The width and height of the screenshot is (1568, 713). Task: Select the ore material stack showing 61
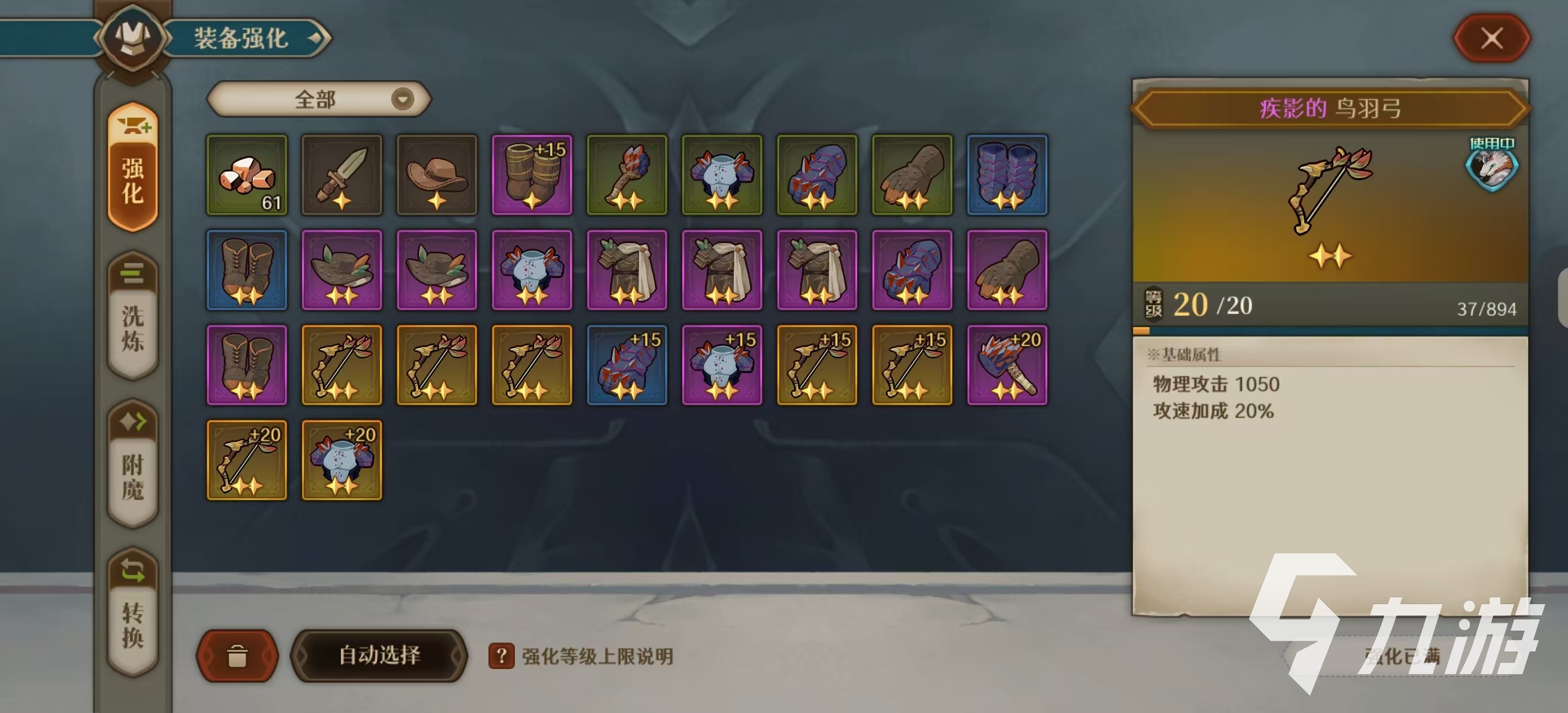point(246,177)
